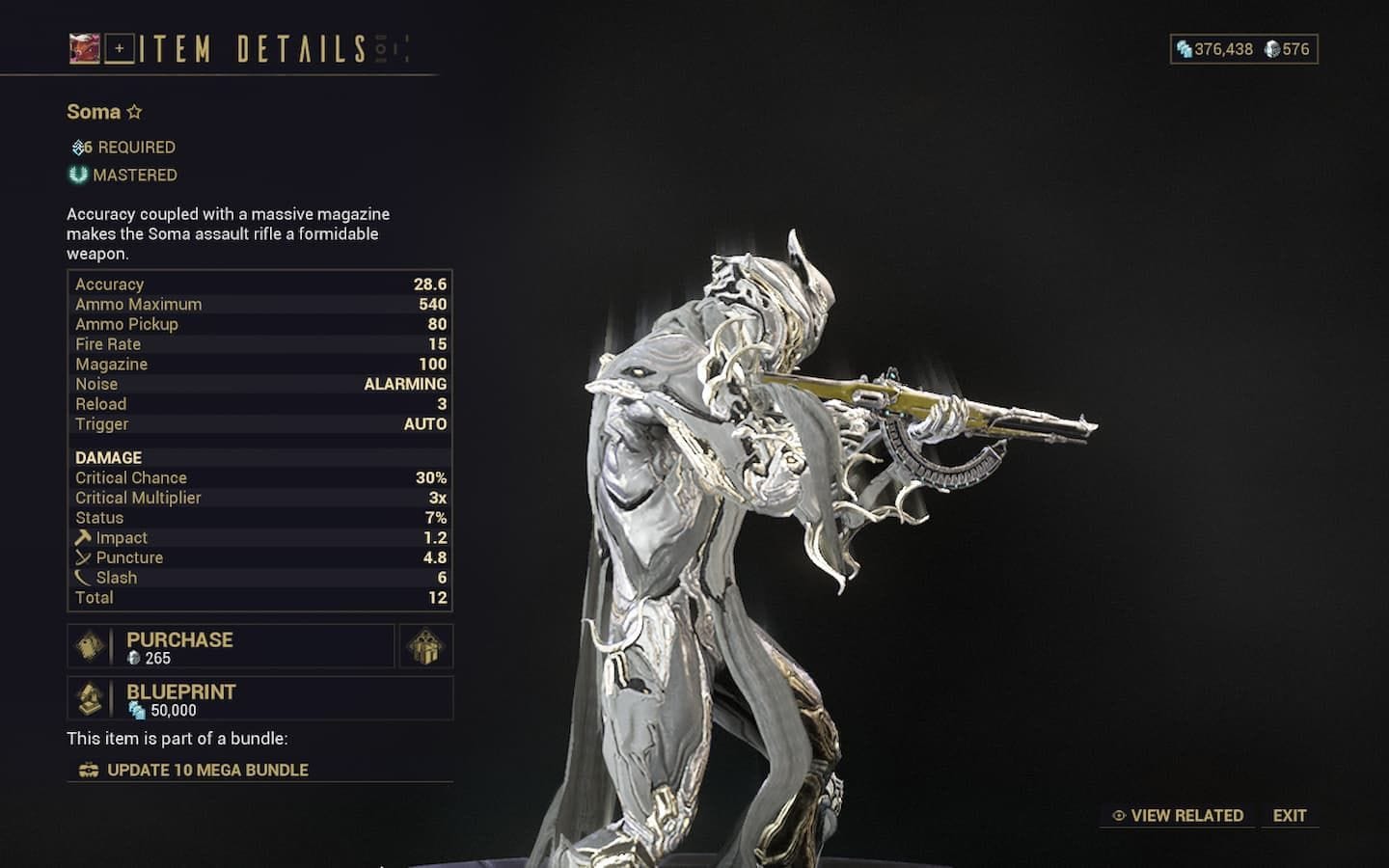
Task: Click the platinum icon beside 576
Action: click(x=1272, y=49)
